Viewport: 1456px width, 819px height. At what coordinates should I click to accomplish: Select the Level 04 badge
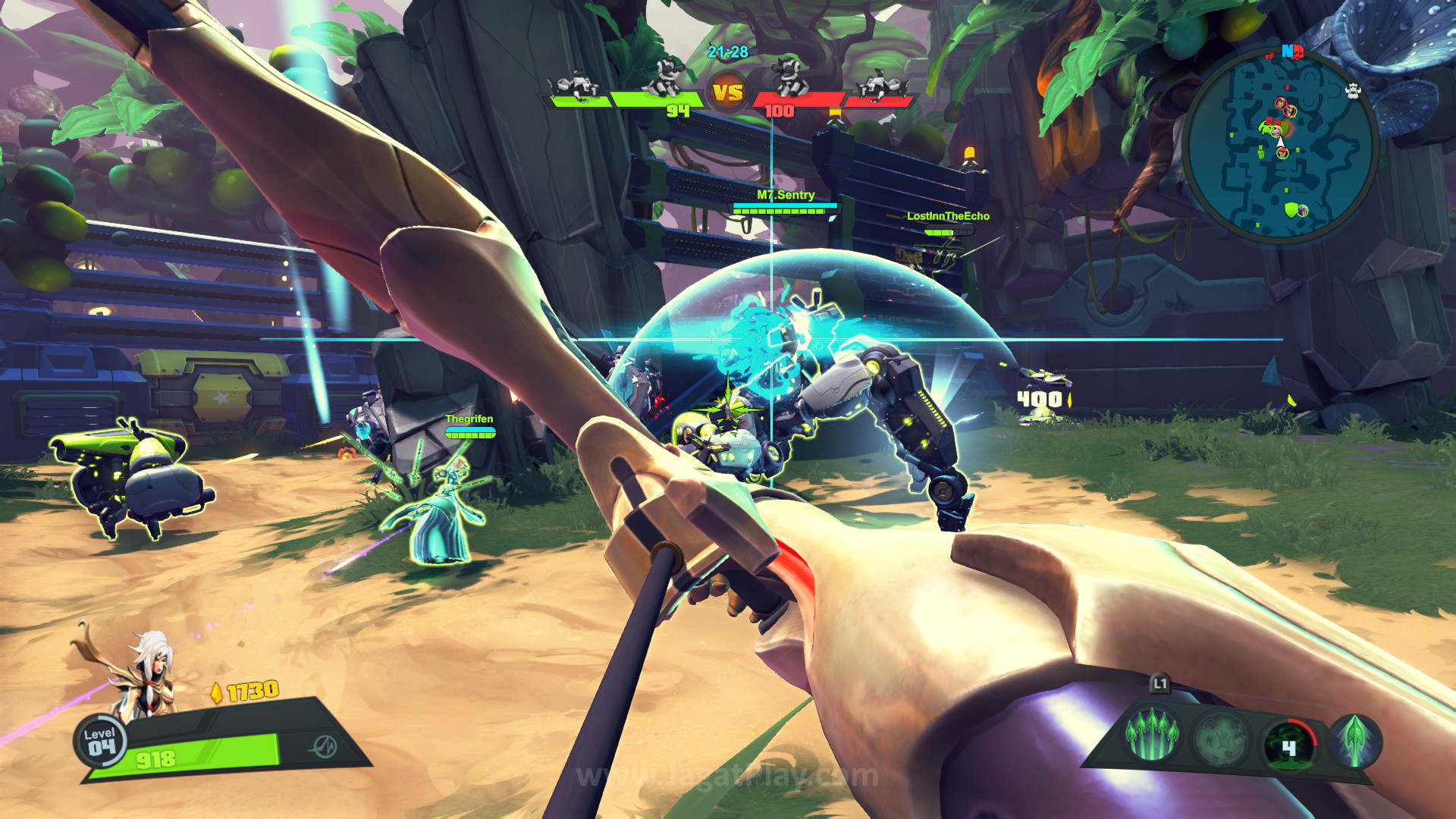click(100, 742)
